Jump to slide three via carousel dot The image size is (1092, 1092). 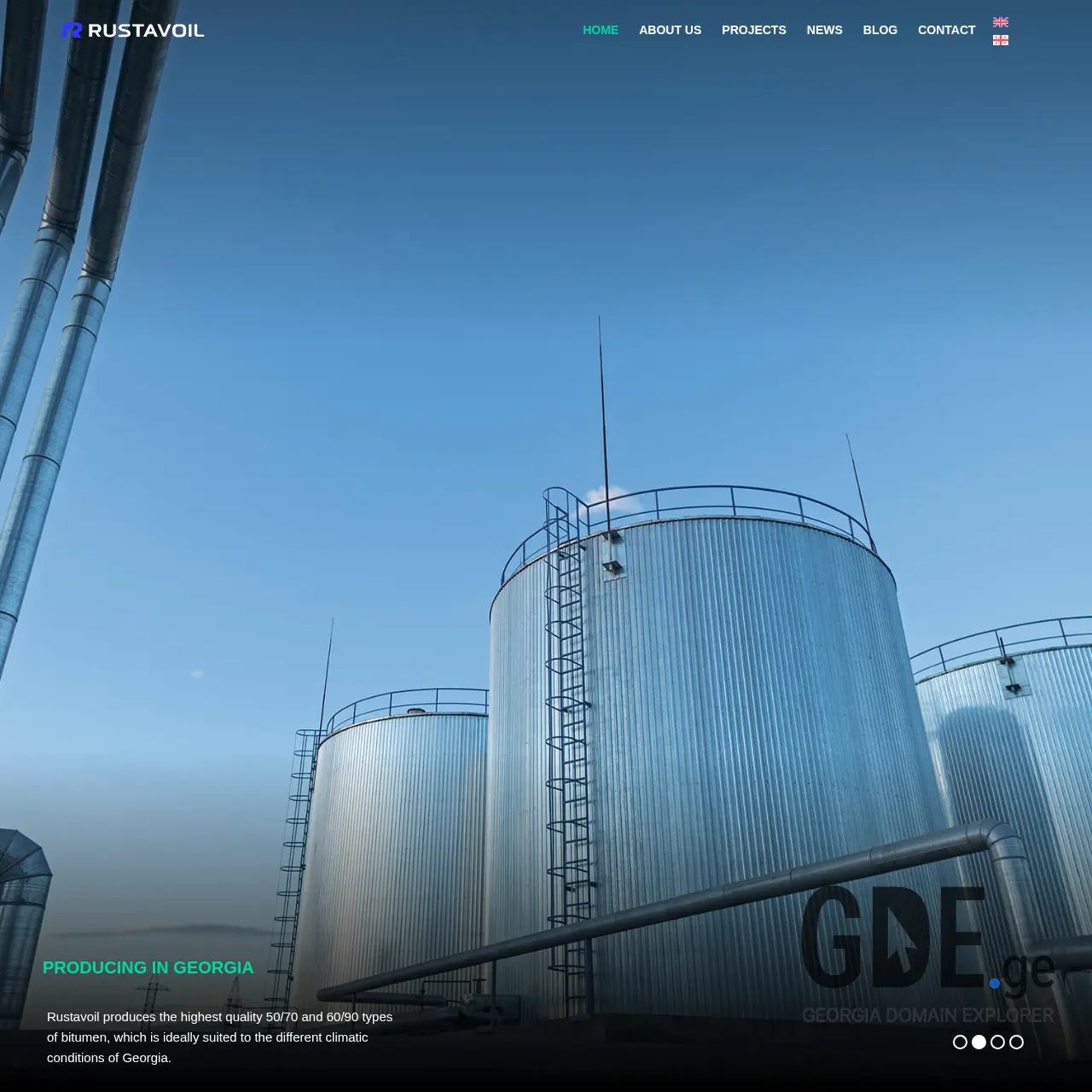(x=997, y=1042)
